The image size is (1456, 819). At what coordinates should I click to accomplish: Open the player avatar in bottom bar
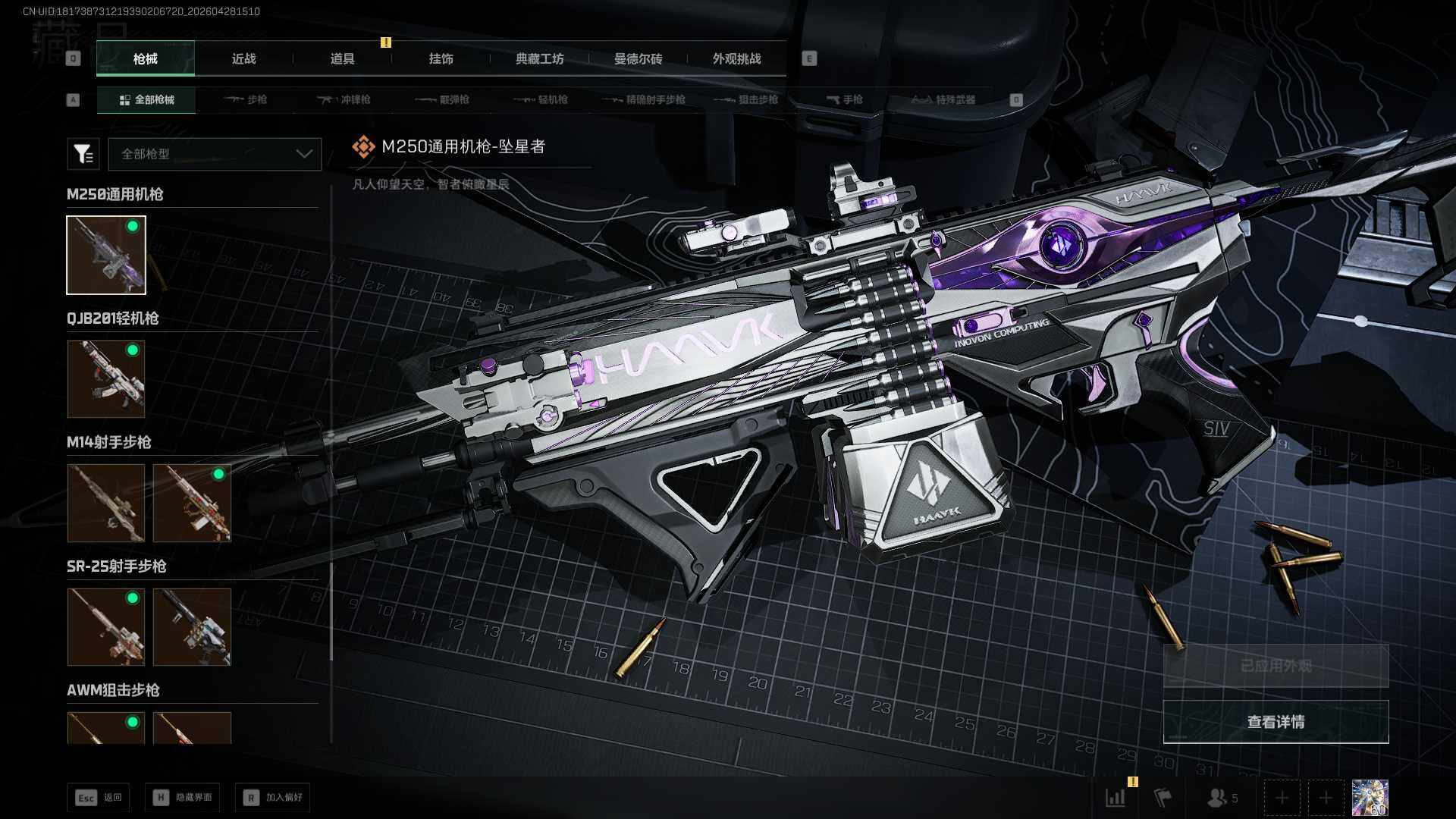(1370, 798)
